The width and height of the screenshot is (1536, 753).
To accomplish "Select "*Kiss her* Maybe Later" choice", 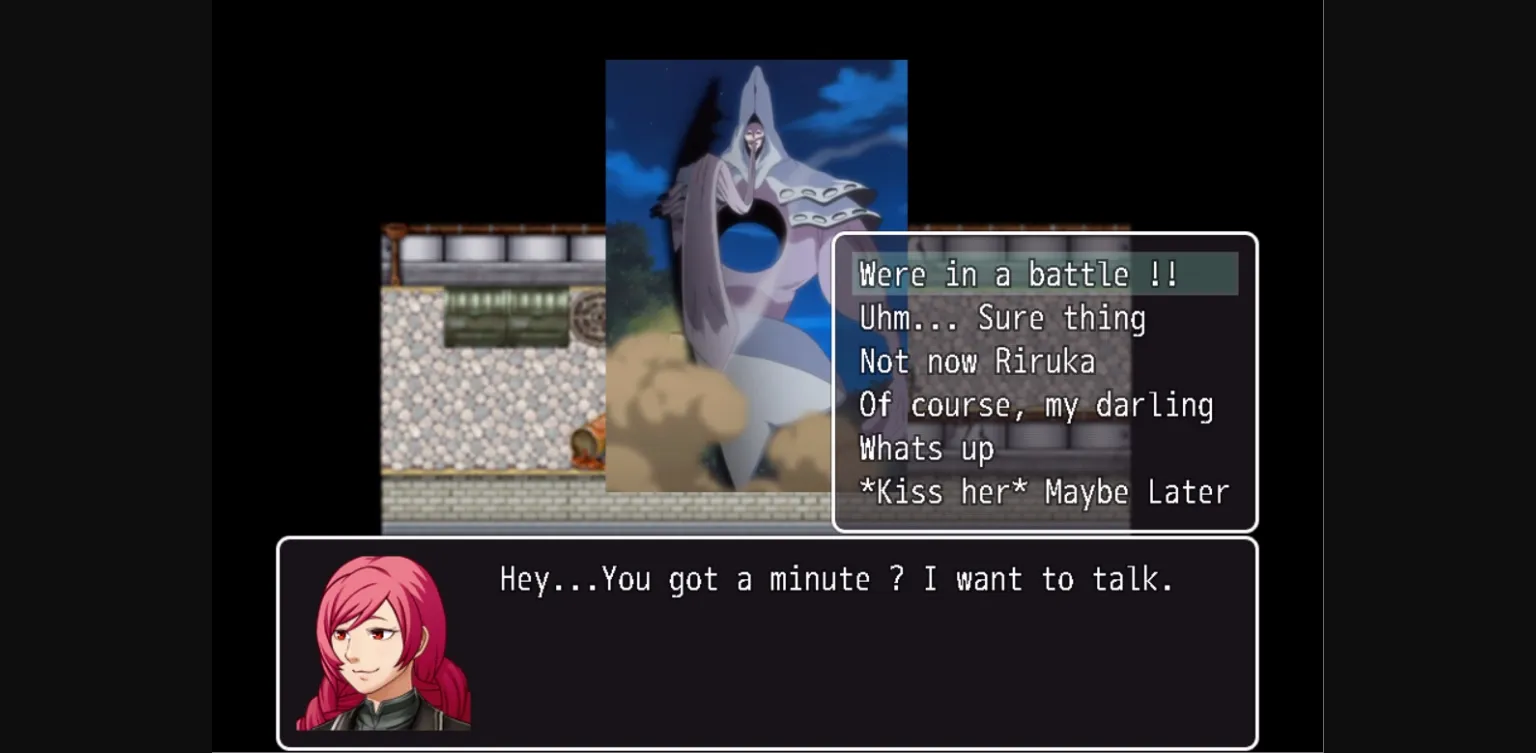I will [1044, 492].
